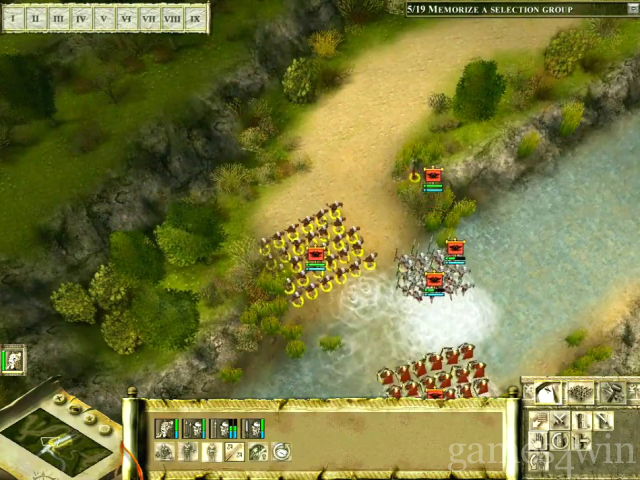Click the diagonal arrows icon in army panel

235,452
